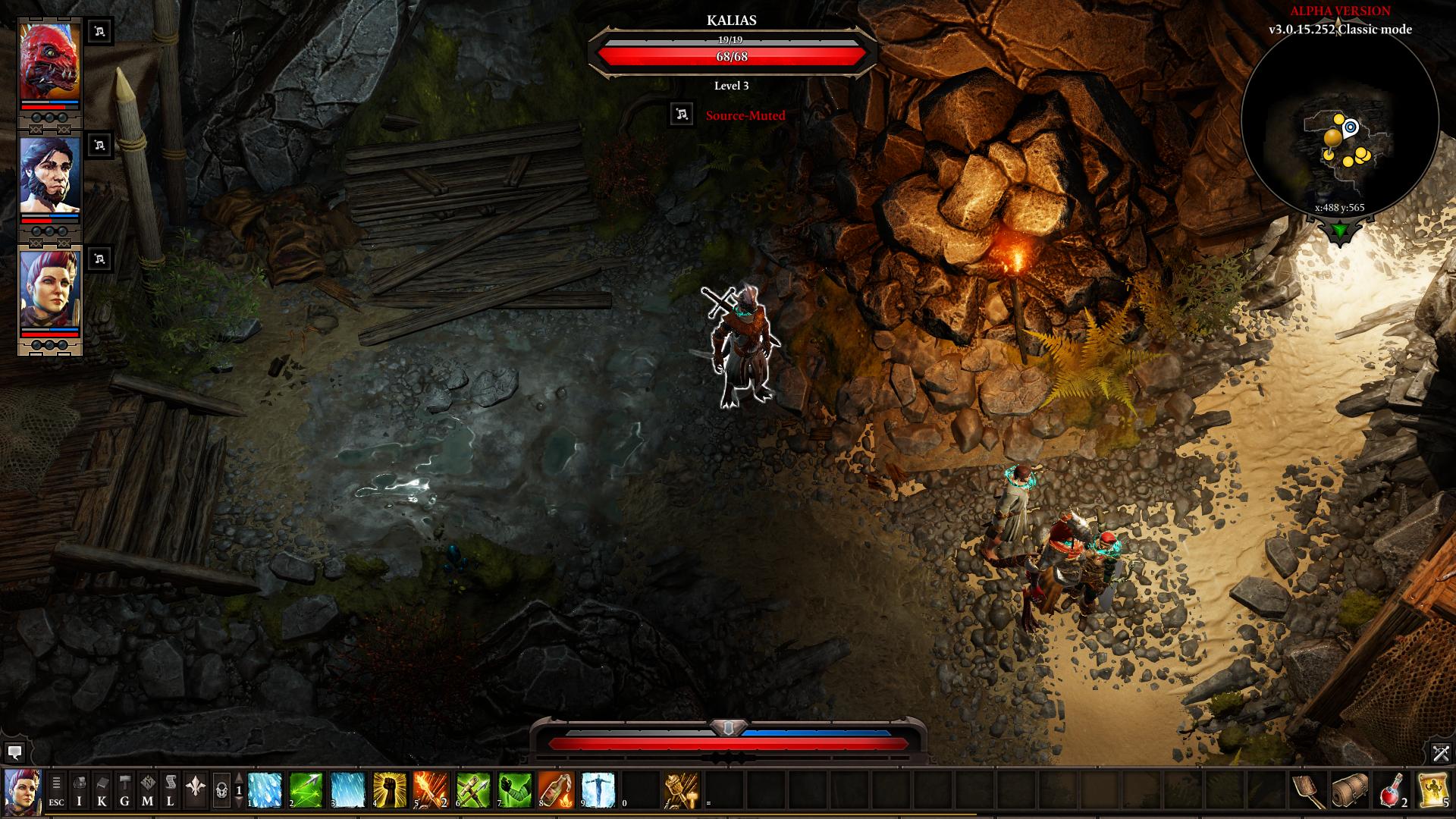1456x819 pixels.
Task: Activate the golden raised fist skill
Action: tap(389, 790)
